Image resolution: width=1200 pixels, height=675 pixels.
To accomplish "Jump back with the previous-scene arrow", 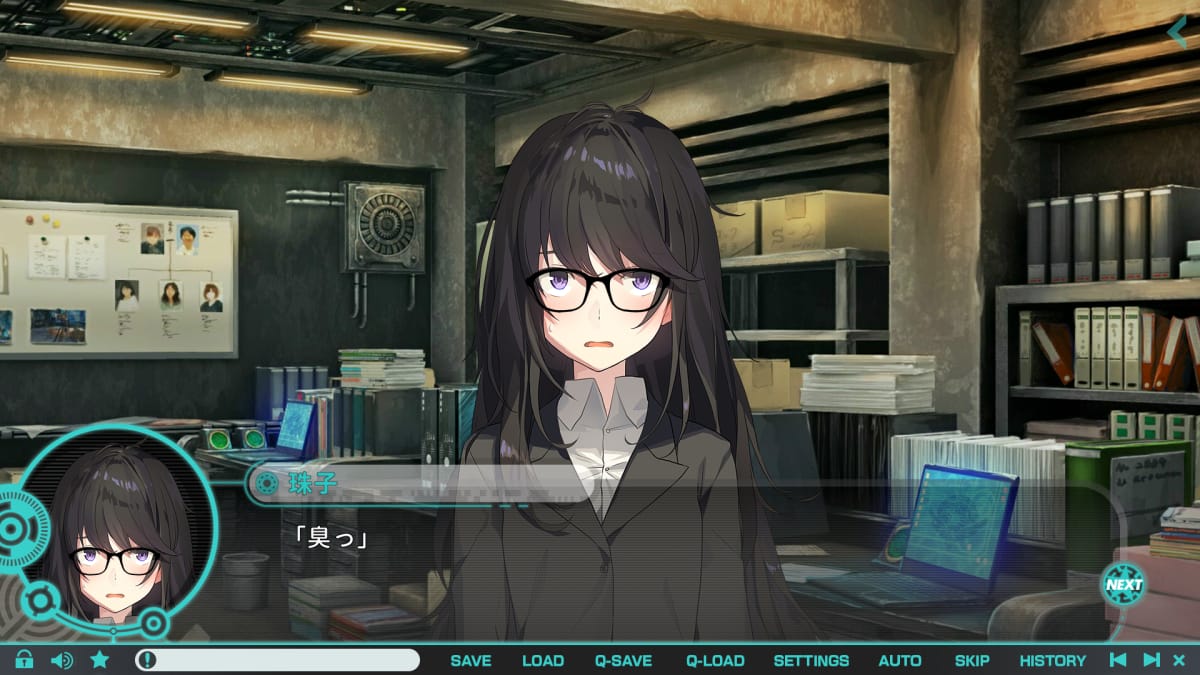I will click(x=1119, y=660).
